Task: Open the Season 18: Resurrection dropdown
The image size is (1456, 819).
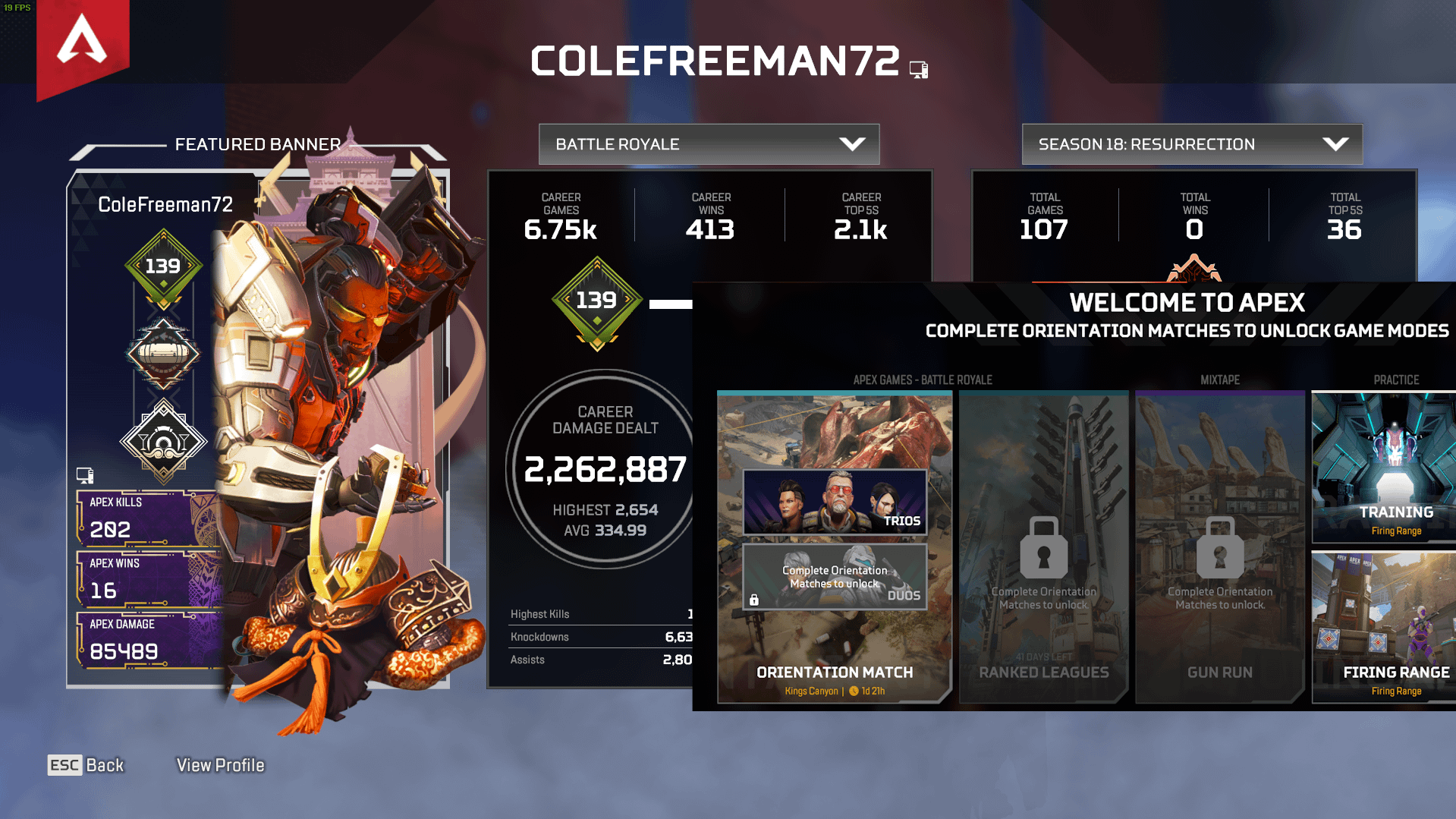Action: [x=1191, y=144]
